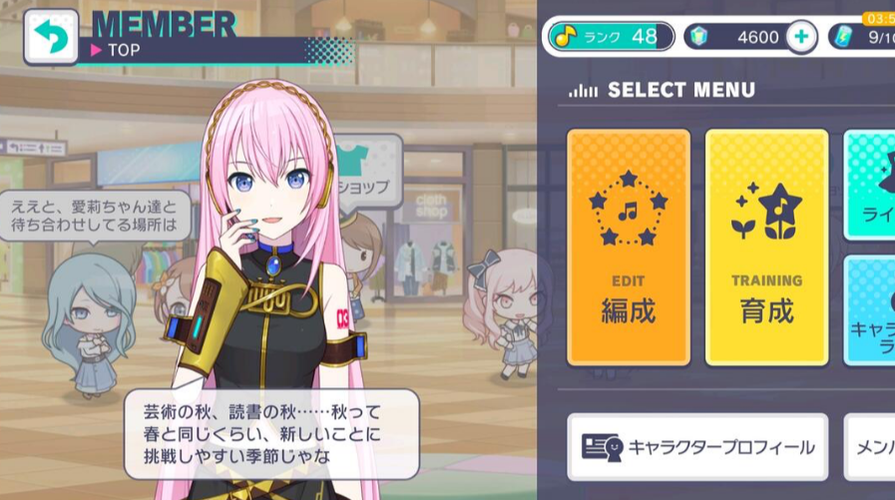Tap the player rank 48 badge
Viewport: 895px width, 500px height.
610,37
